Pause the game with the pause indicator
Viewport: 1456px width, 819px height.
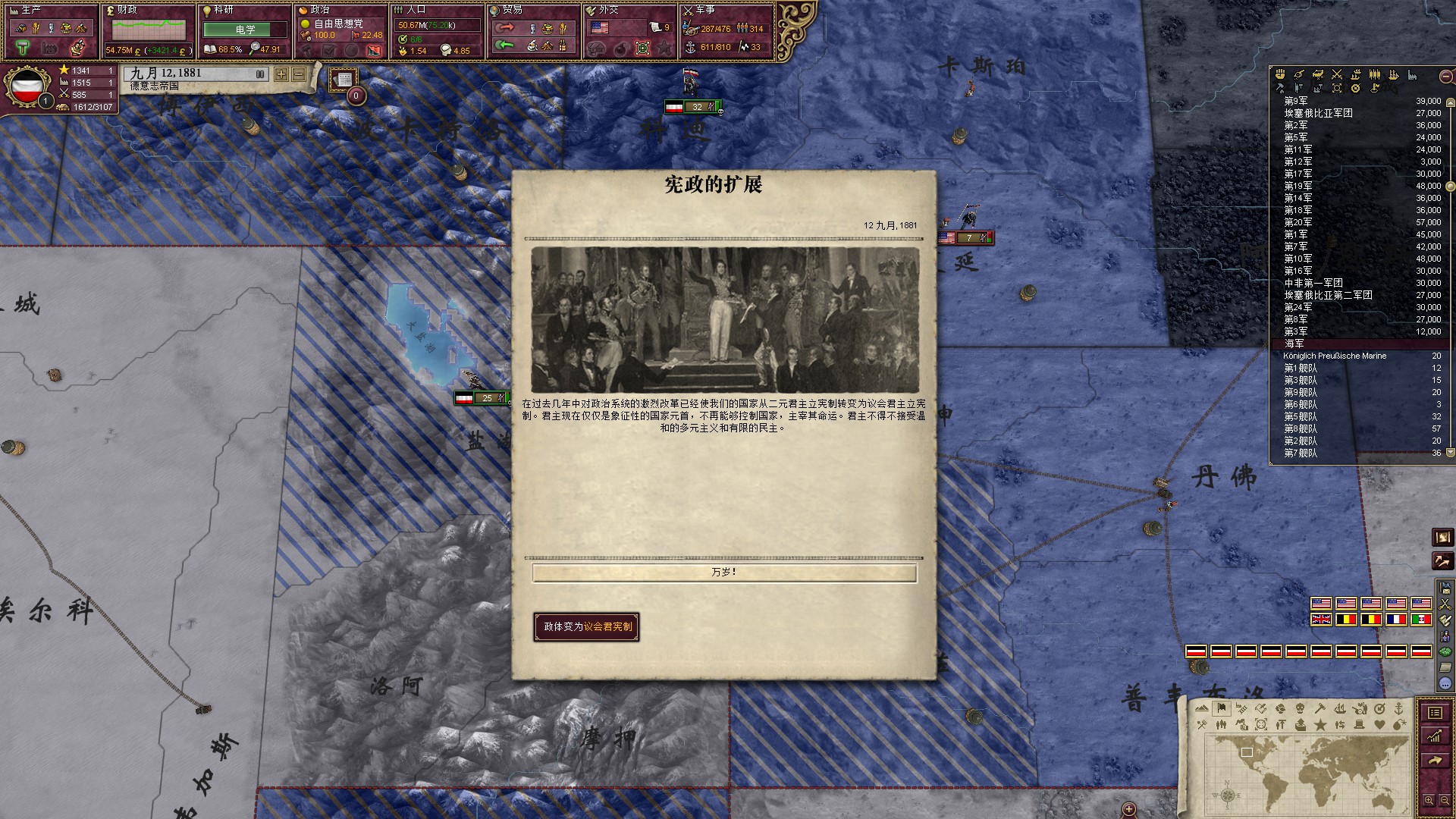pyautogui.click(x=260, y=74)
